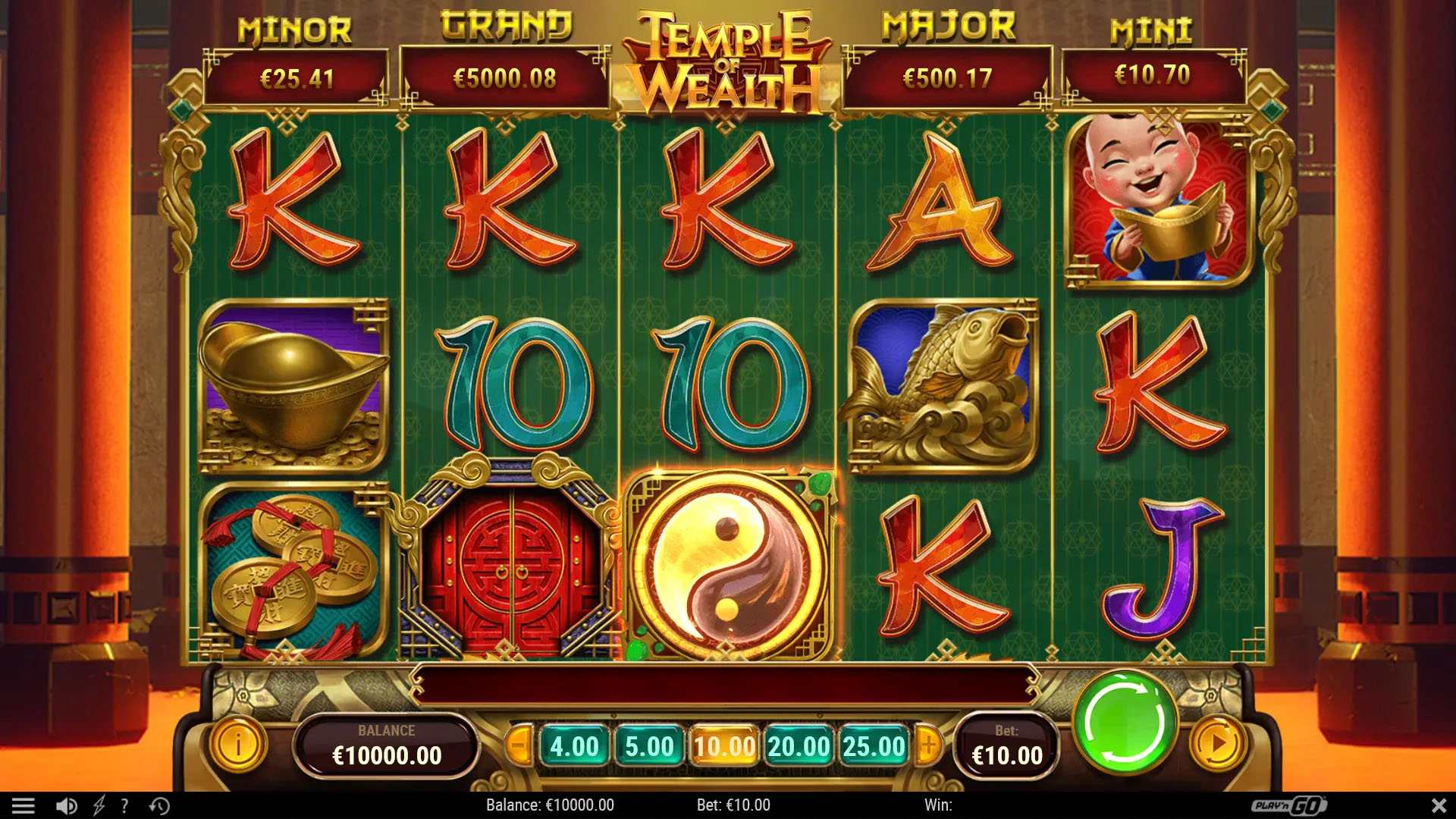Set the bet to 20.00
Screen dimensions: 1456x819
click(799, 746)
